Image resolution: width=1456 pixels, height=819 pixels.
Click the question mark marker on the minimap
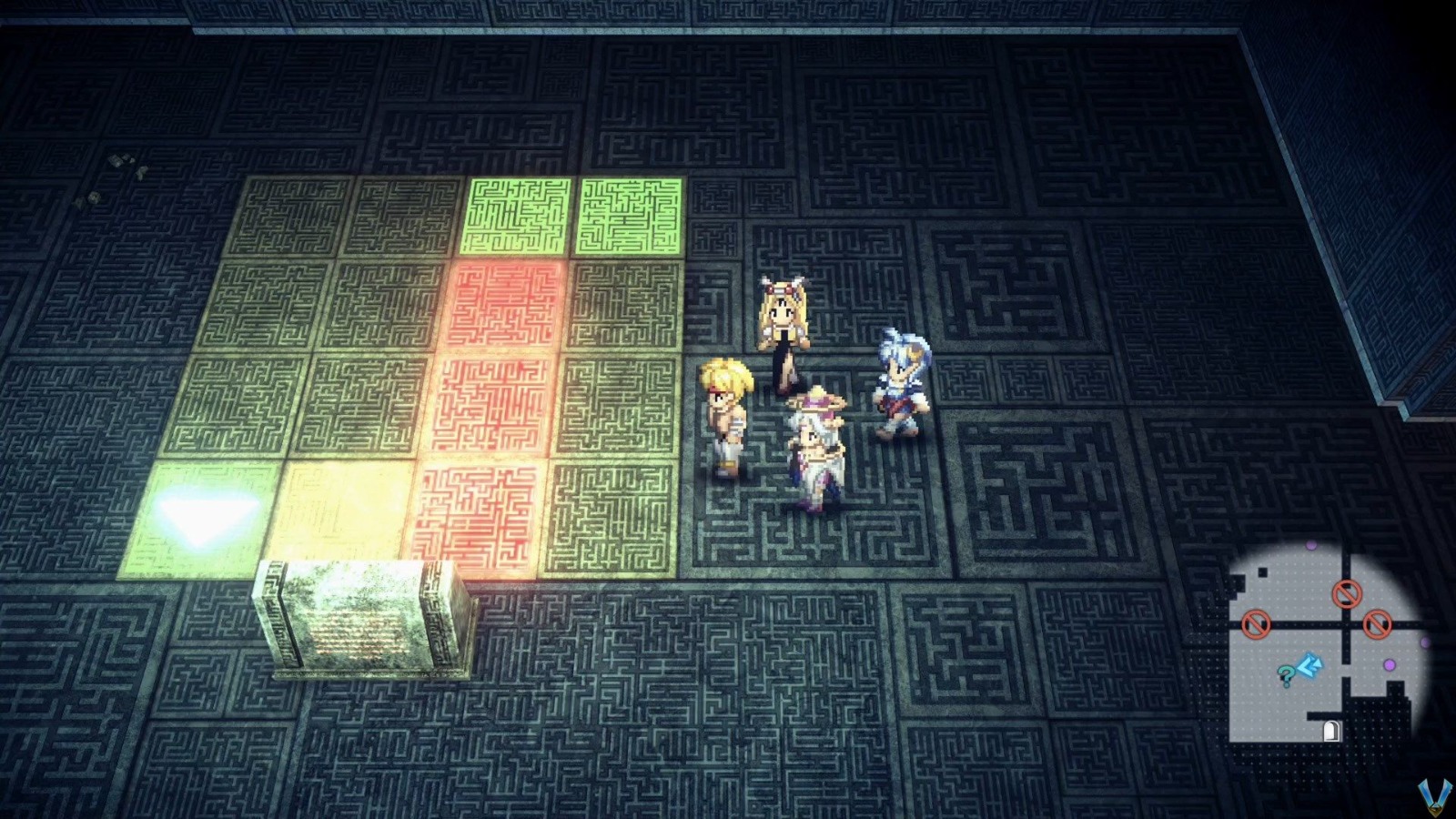click(x=1286, y=675)
